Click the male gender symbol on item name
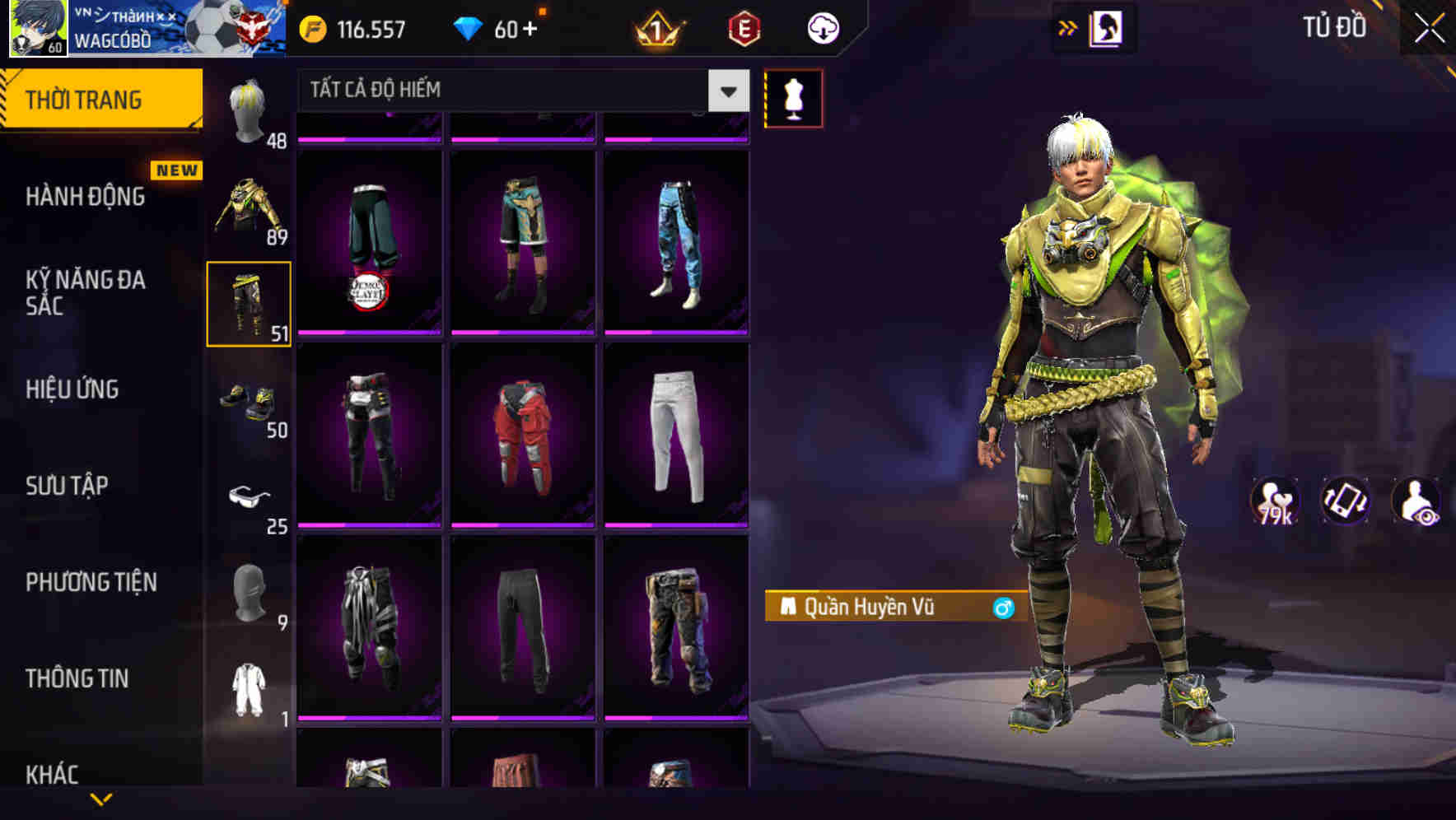1456x820 pixels. [x=1001, y=607]
